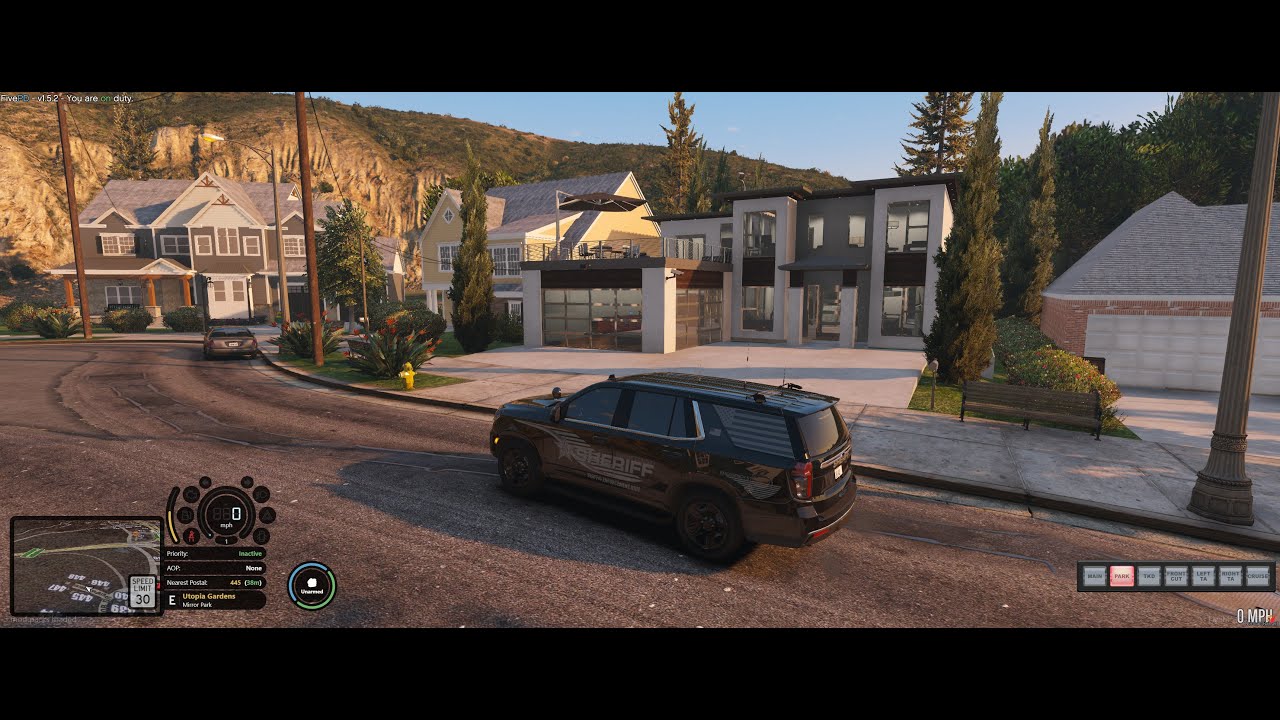Toggle the CRUISE lights button
Image resolution: width=1280 pixels, height=720 pixels.
coord(1257,576)
